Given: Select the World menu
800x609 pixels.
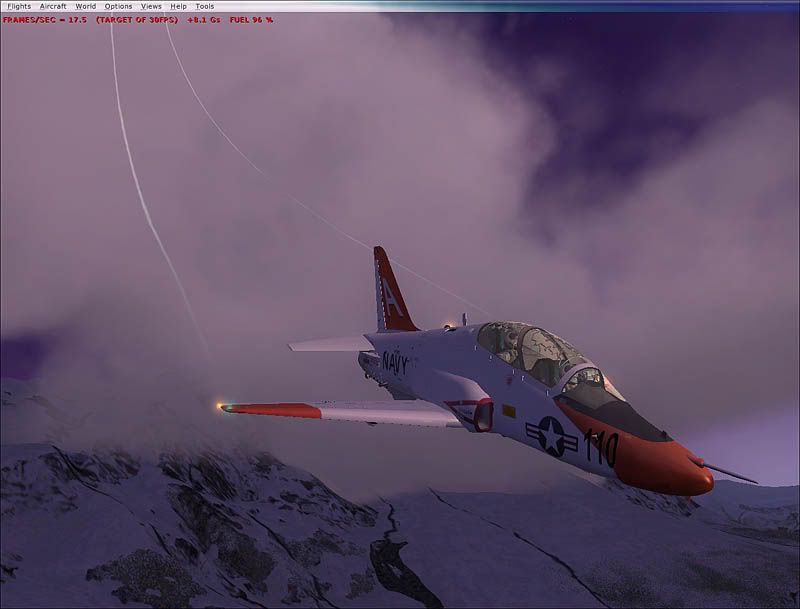Looking at the screenshot, I should point(86,6).
